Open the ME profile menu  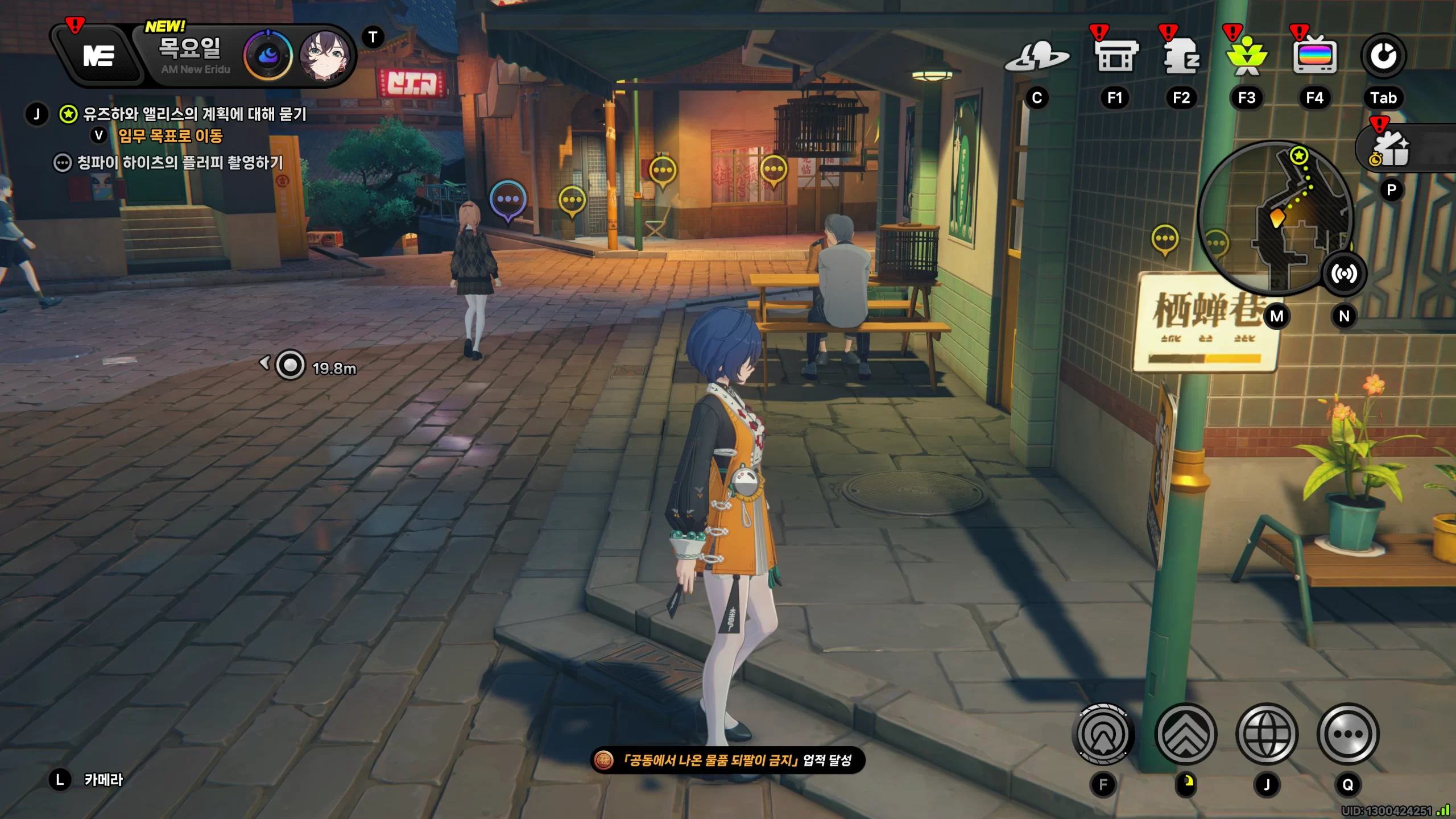98,56
